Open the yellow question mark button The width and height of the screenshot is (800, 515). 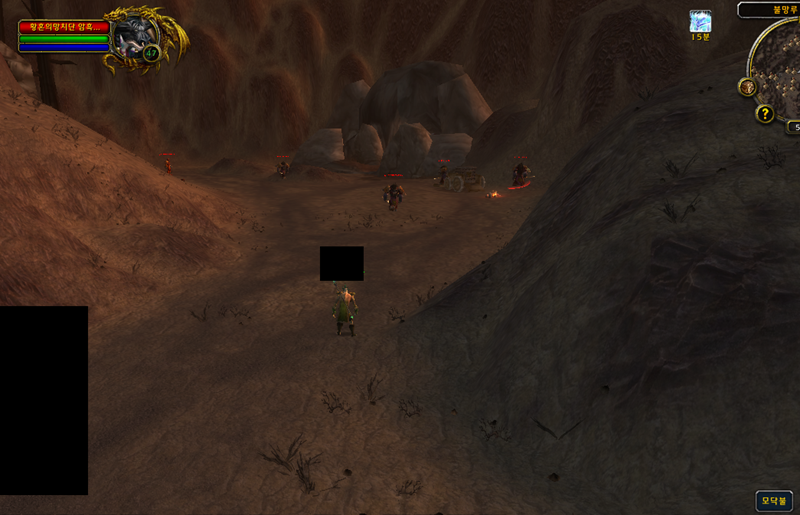765,114
